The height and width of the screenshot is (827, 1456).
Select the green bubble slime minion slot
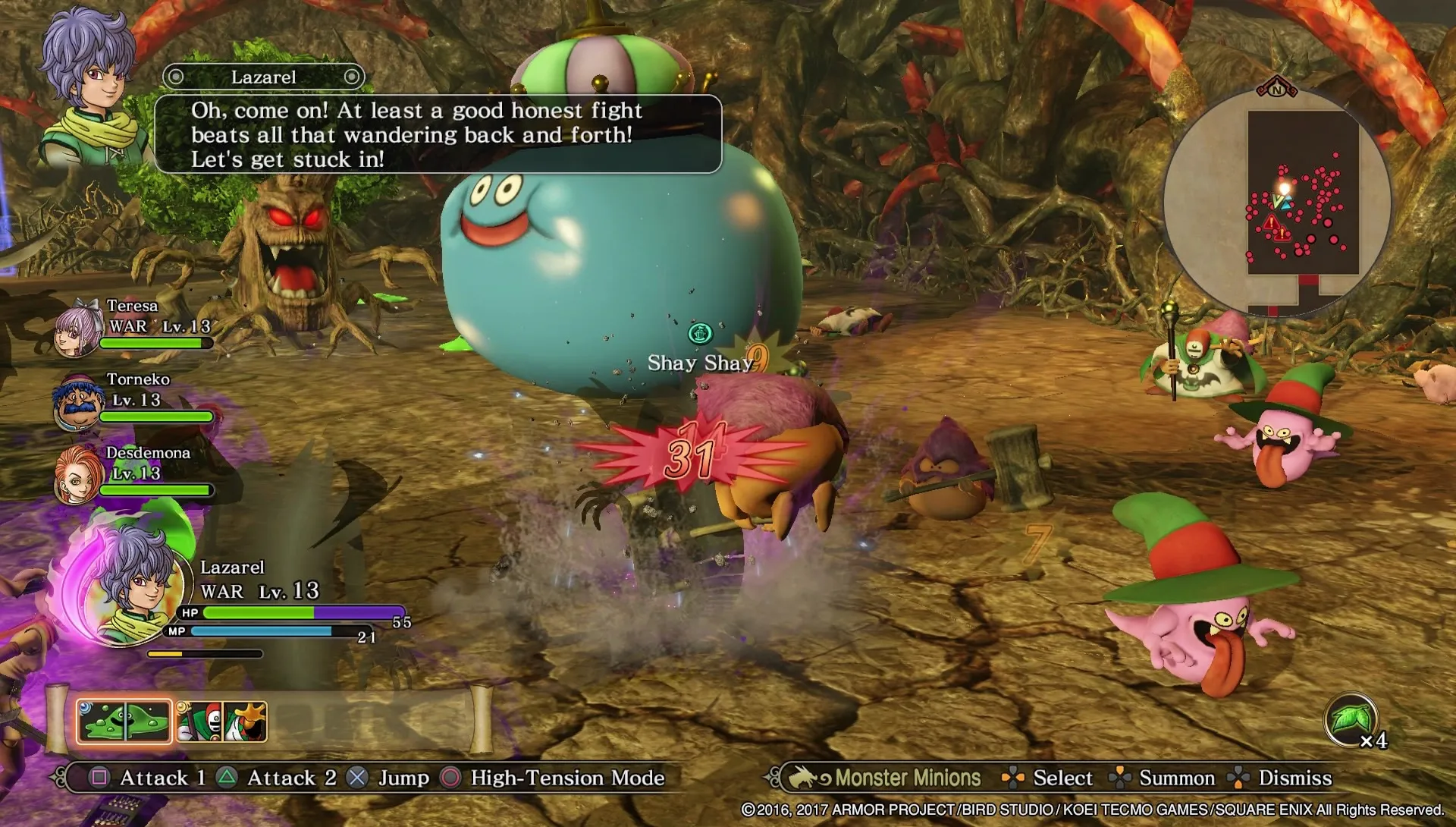point(124,721)
